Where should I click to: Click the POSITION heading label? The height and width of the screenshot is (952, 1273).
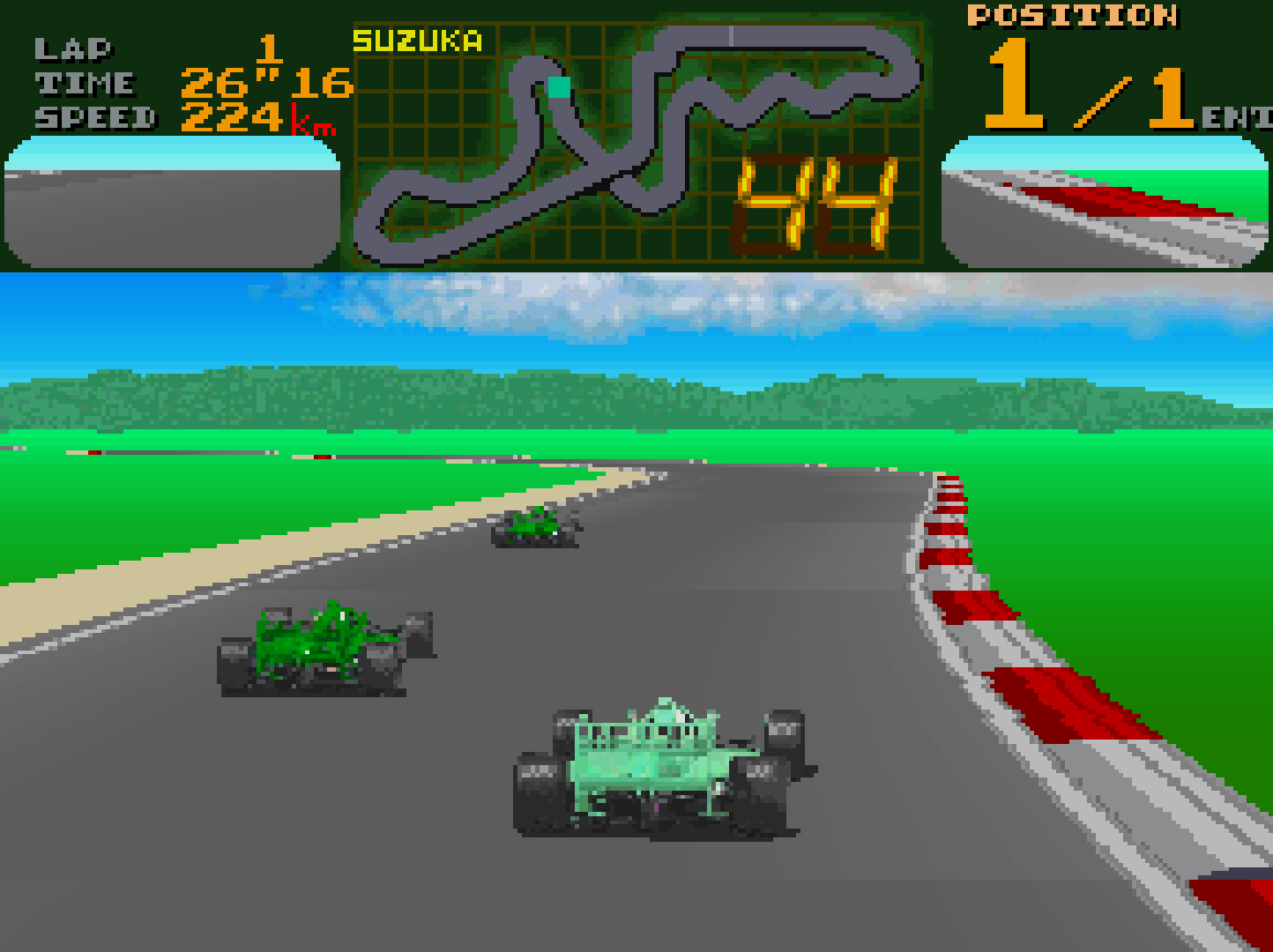click(1071, 16)
